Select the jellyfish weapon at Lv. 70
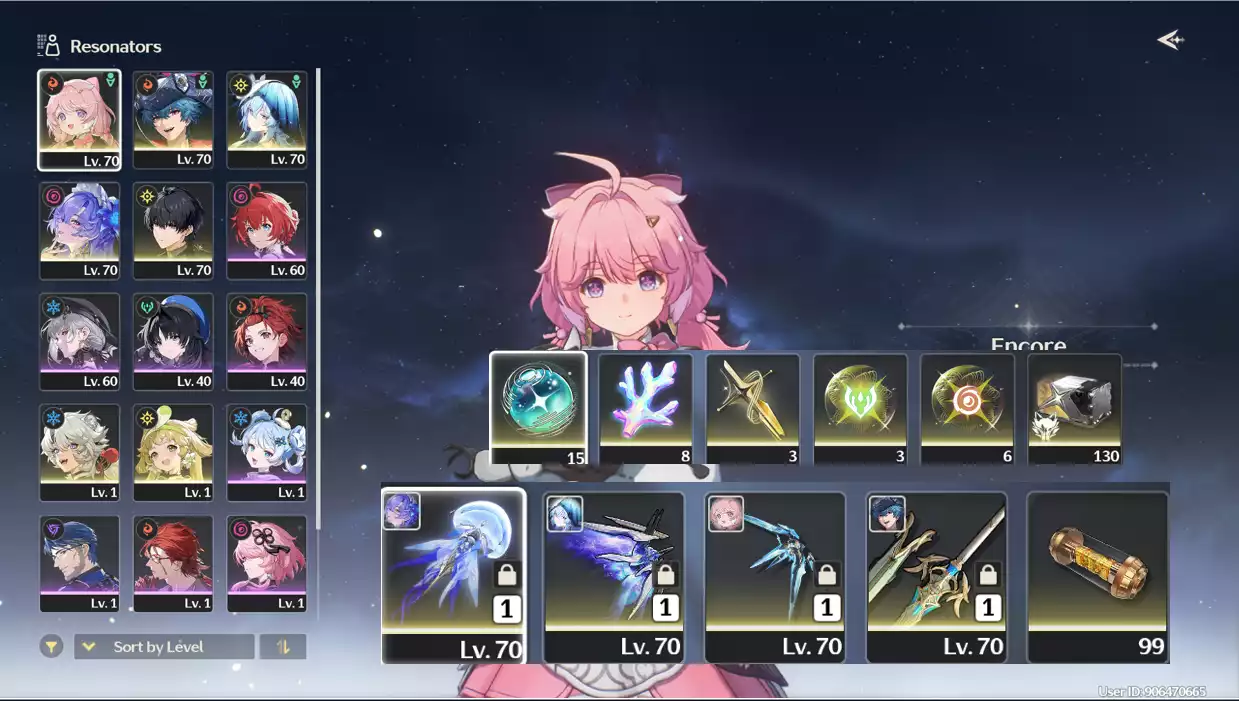 click(453, 575)
